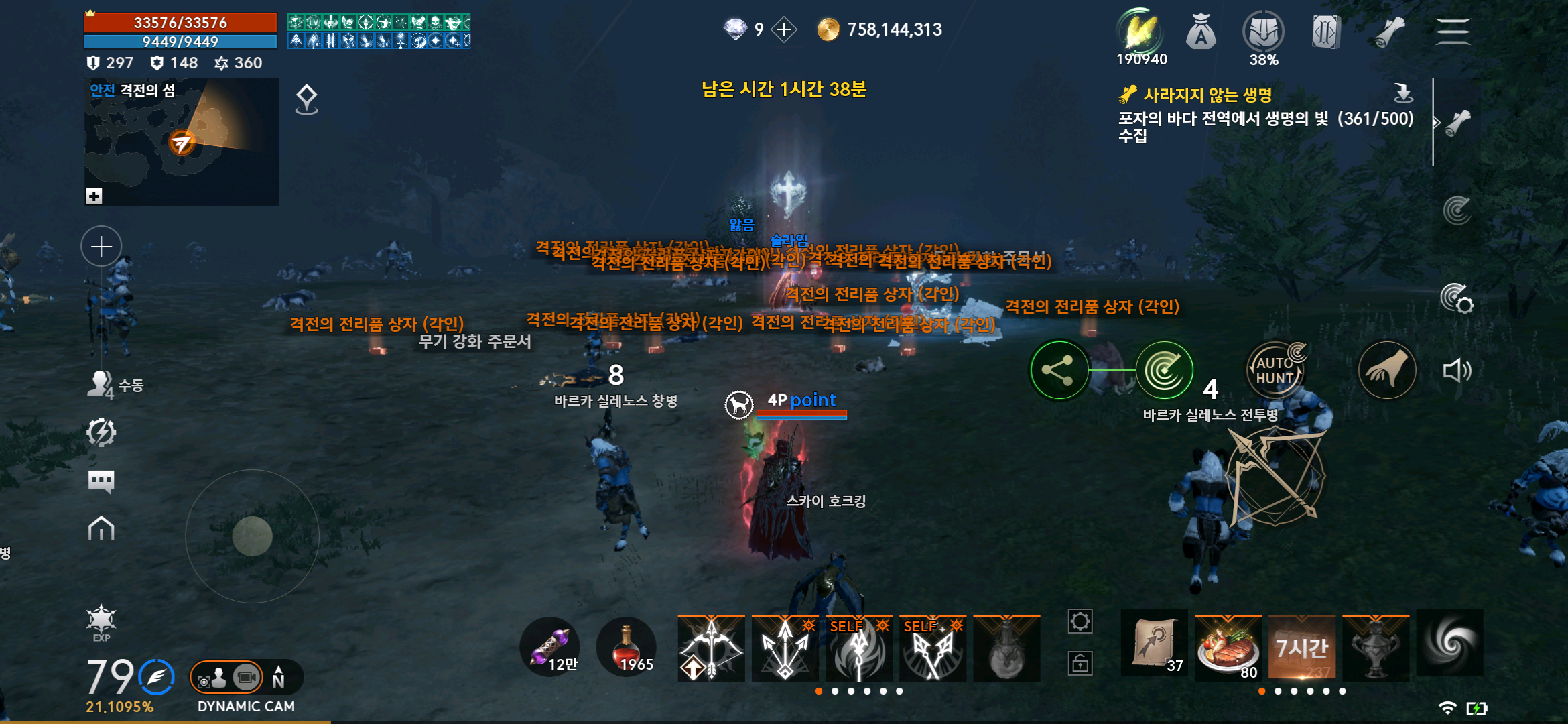The height and width of the screenshot is (724, 1568).
Task: Toggle the AUTO HUNT button
Action: click(x=1275, y=369)
